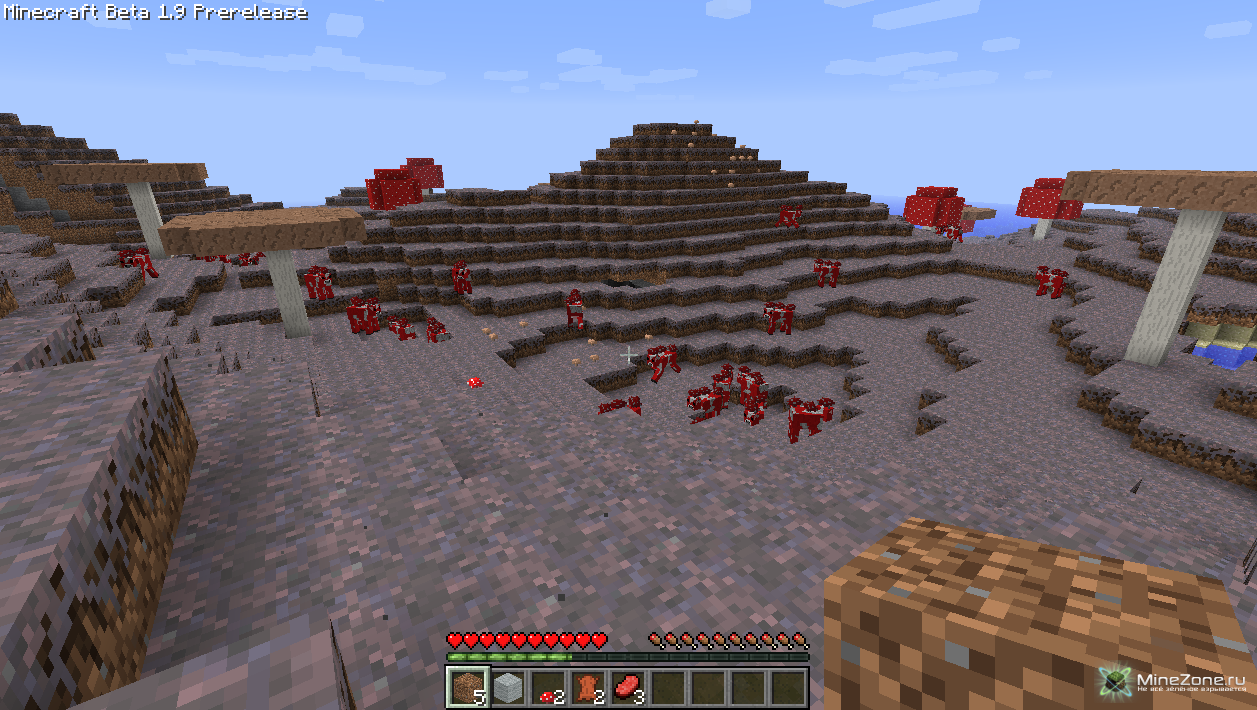Viewport: 1257px width, 710px height.
Task: Choose the red mushroom hotbar slot
Action: pos(547,688)
